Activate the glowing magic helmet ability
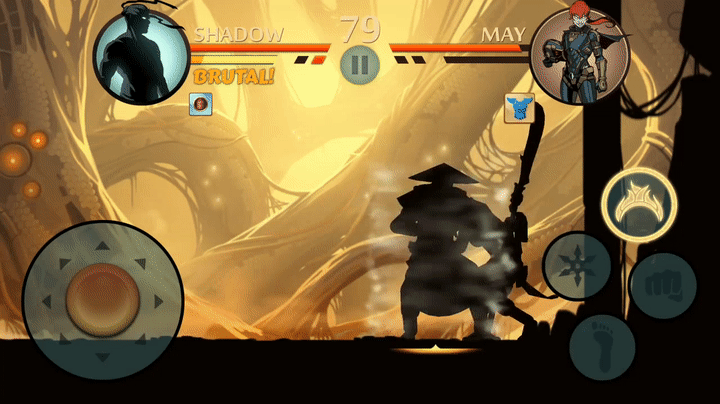The image size is (720, 404). point(638,203)
